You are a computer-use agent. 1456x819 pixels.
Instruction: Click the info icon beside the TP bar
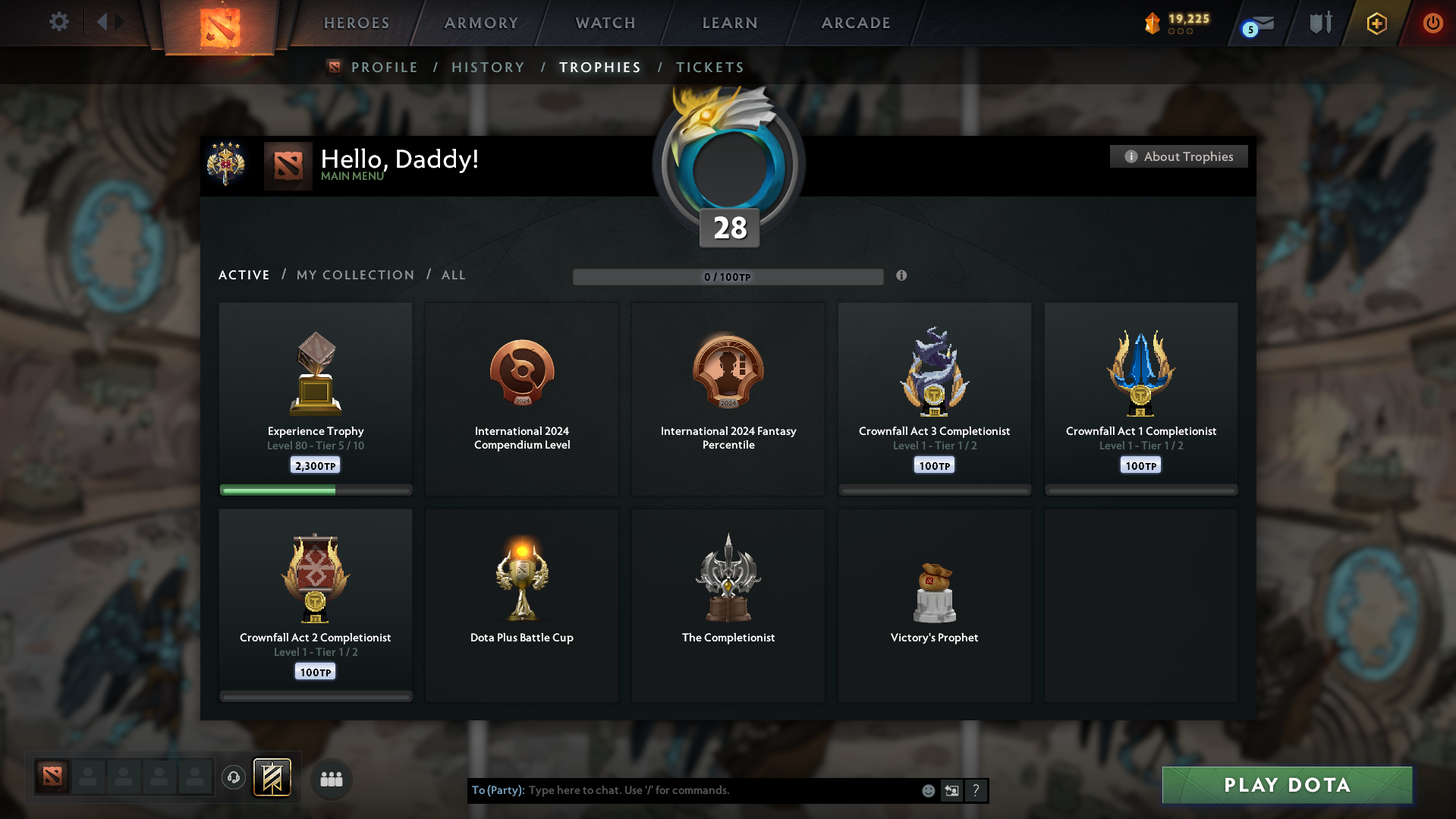[x=901, y=276]
